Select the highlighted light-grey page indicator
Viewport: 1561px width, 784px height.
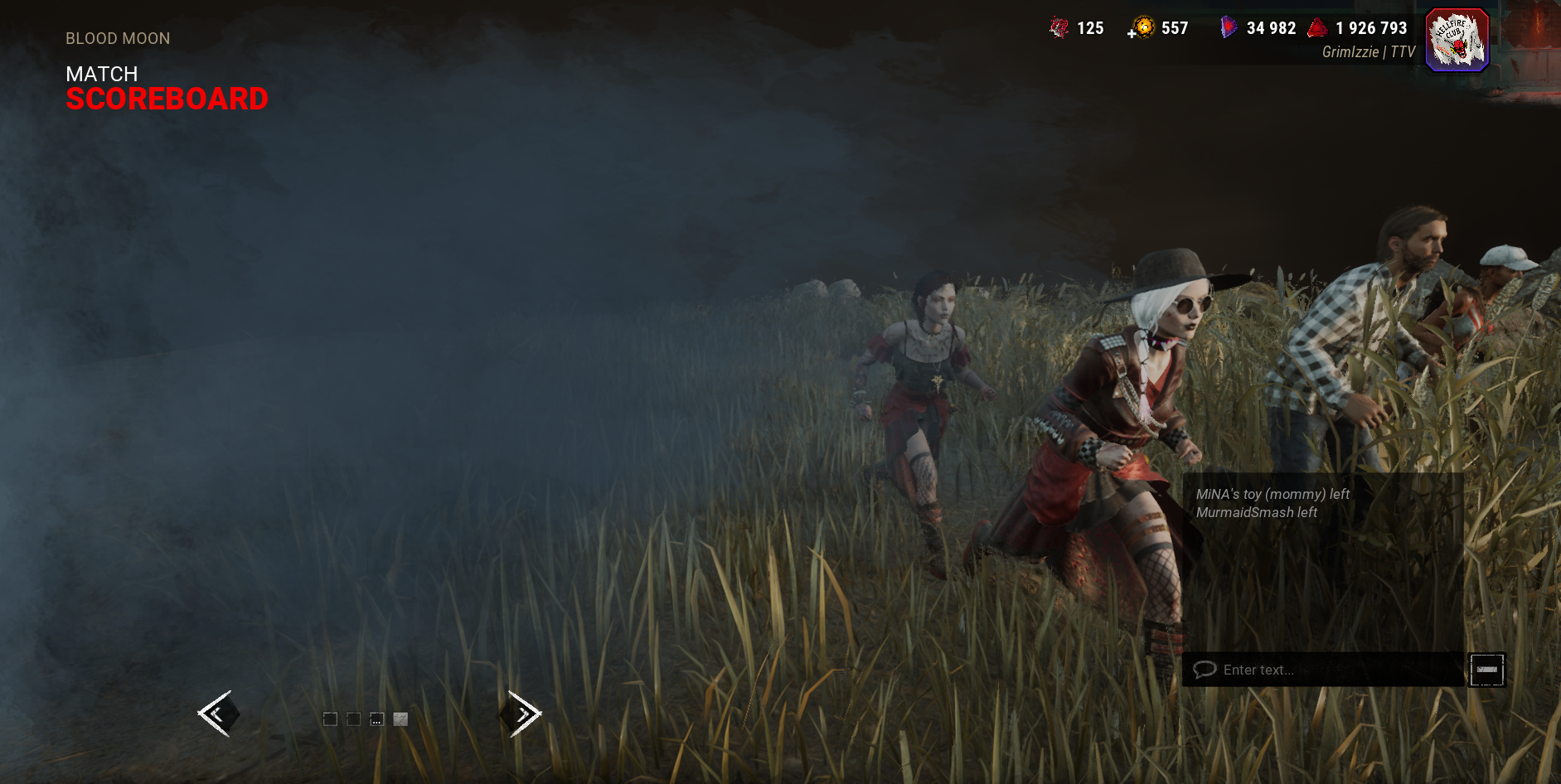click(x=400, y=719)
